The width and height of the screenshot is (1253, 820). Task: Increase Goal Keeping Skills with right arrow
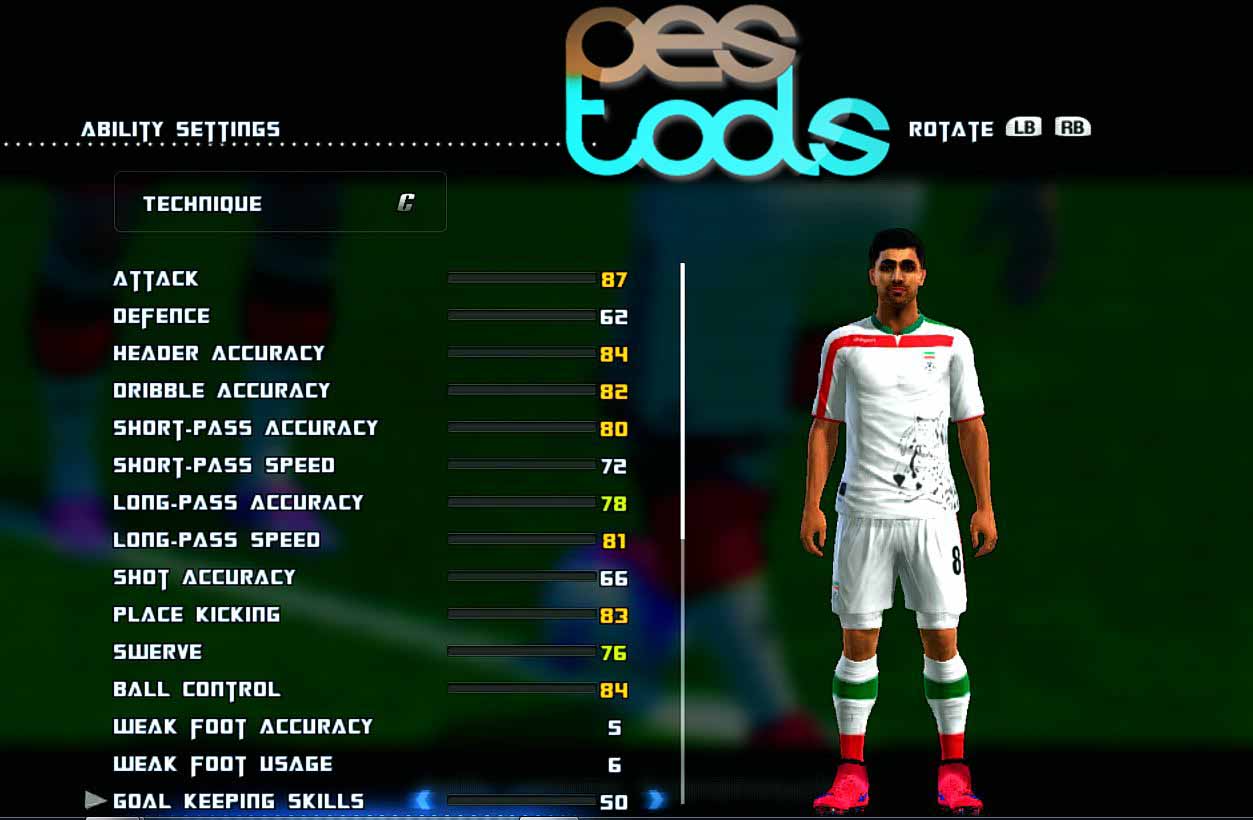[655, 800]
